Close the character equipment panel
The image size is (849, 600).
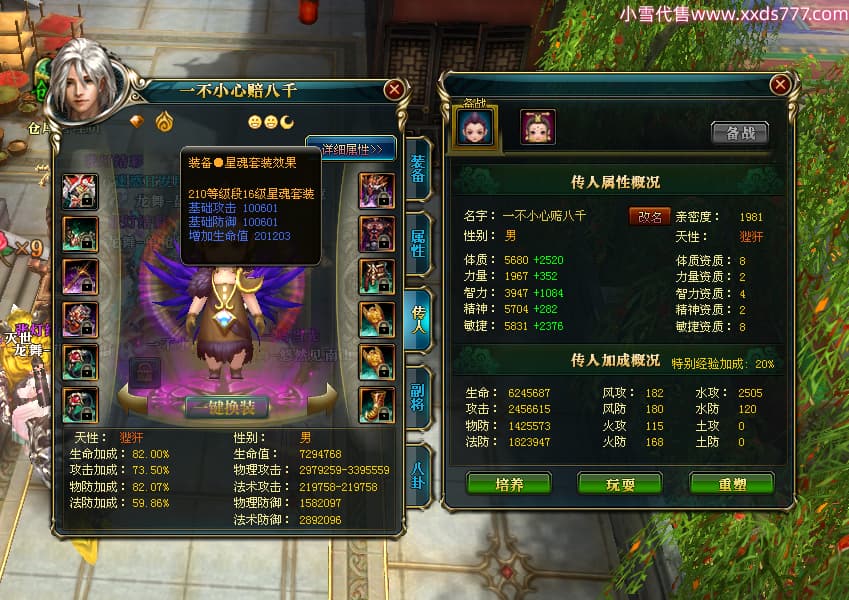(x=394, y=89)
